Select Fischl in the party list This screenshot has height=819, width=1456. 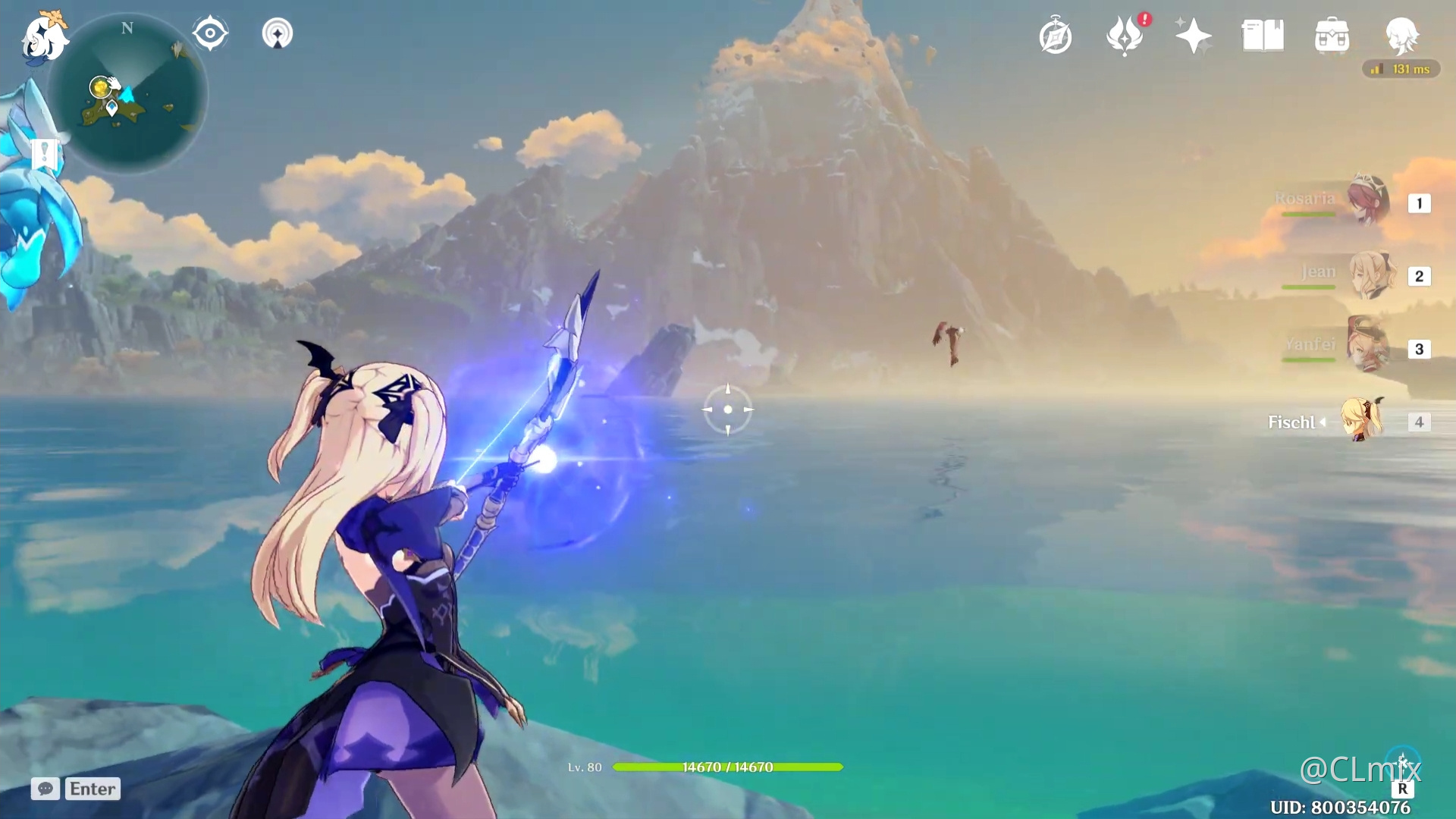point(1362,420)
